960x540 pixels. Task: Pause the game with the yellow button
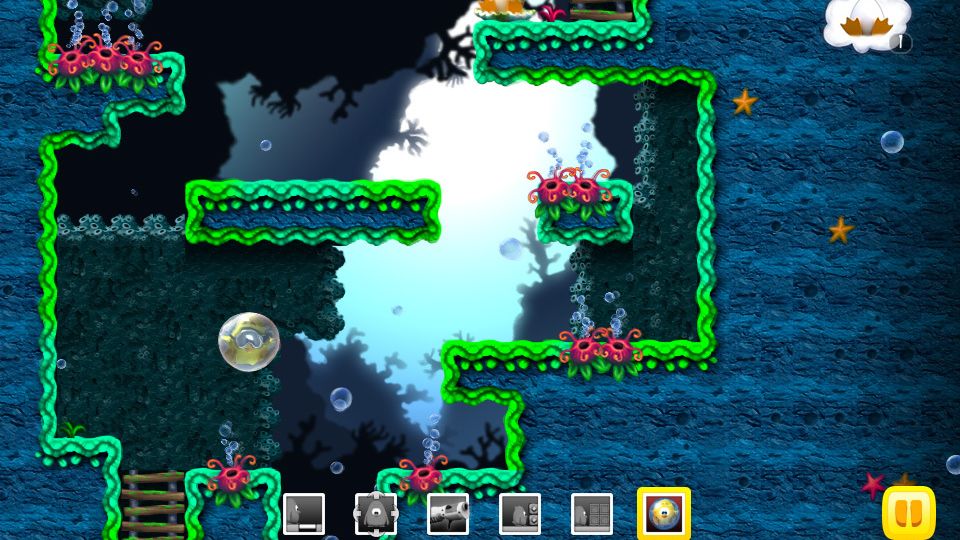(x=908, y=513)
